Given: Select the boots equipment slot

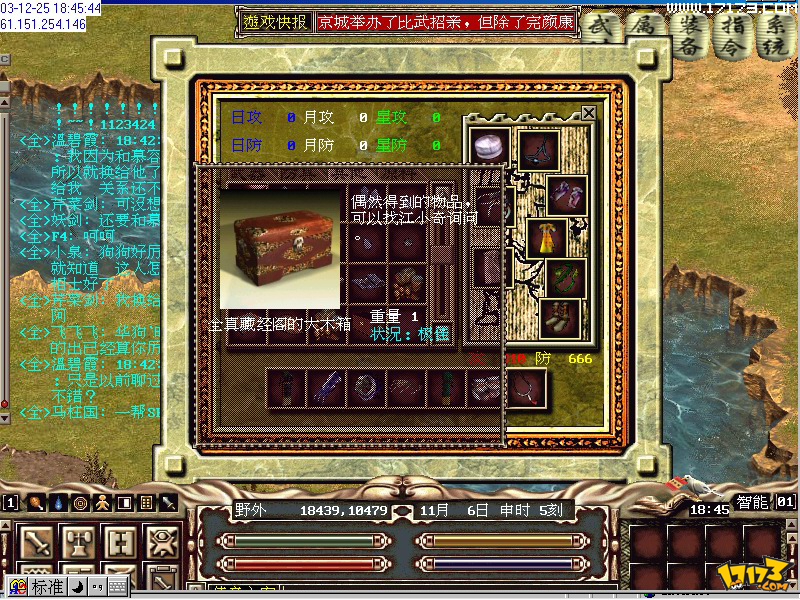Looking at the screenshot, I should [x=560, y=318].
